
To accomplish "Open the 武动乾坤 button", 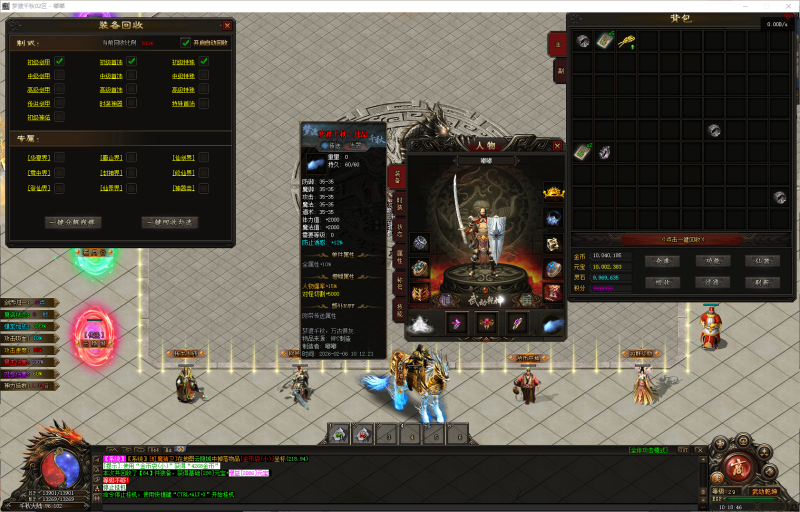I will (x=766, y=491).
